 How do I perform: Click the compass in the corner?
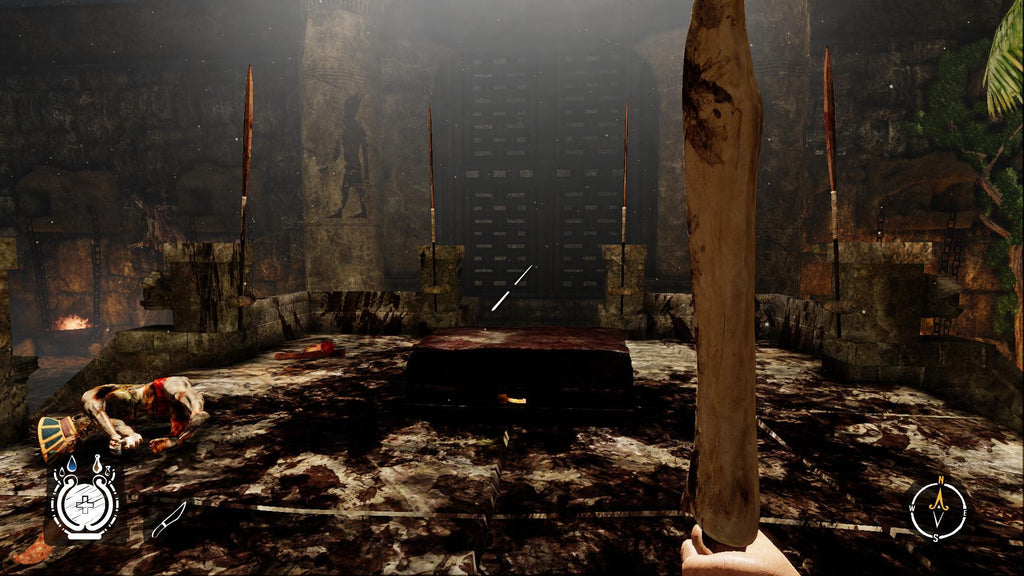[938, 509]
